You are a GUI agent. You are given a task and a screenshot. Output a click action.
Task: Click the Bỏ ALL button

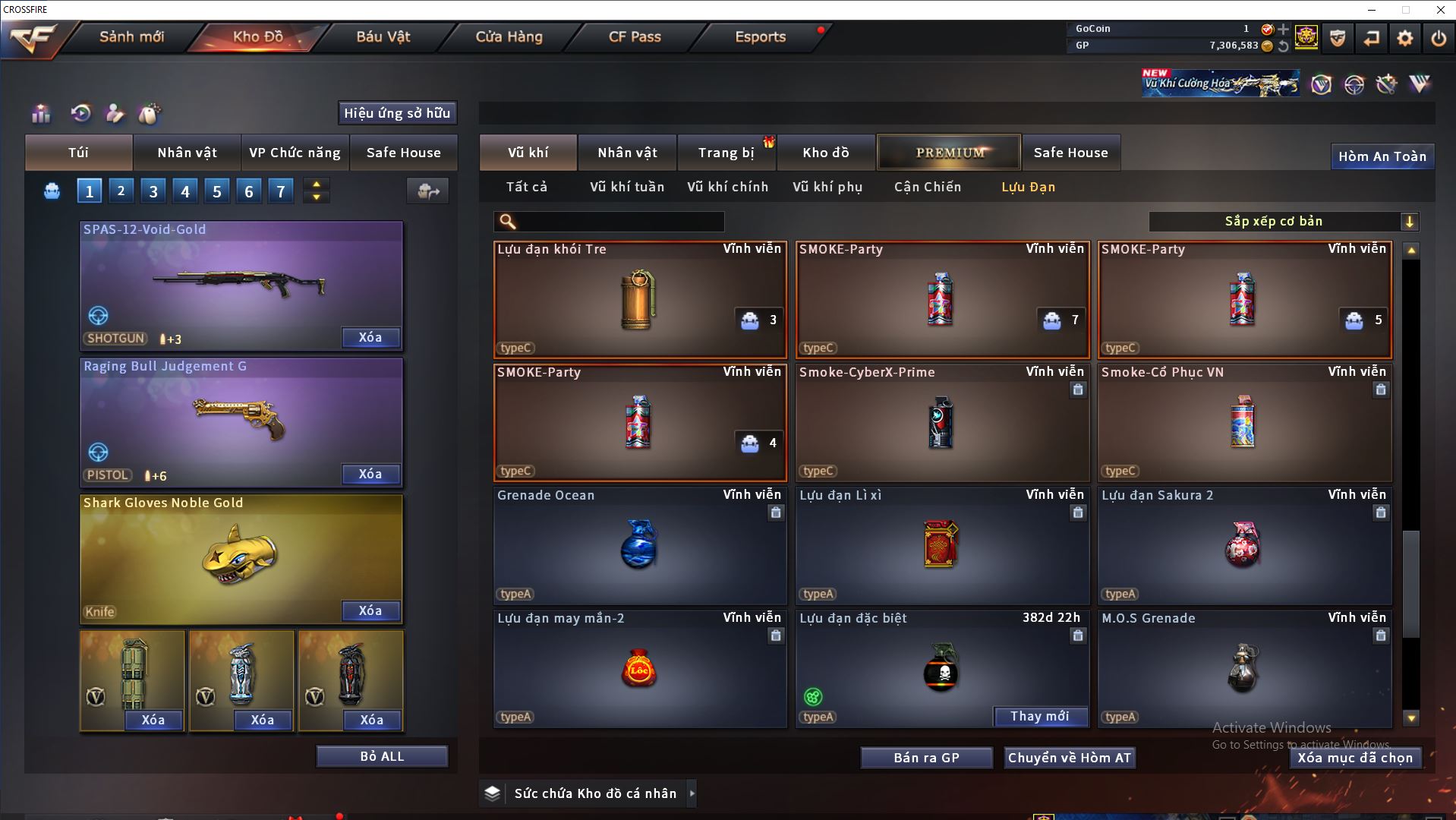click(x=382, y=757)
